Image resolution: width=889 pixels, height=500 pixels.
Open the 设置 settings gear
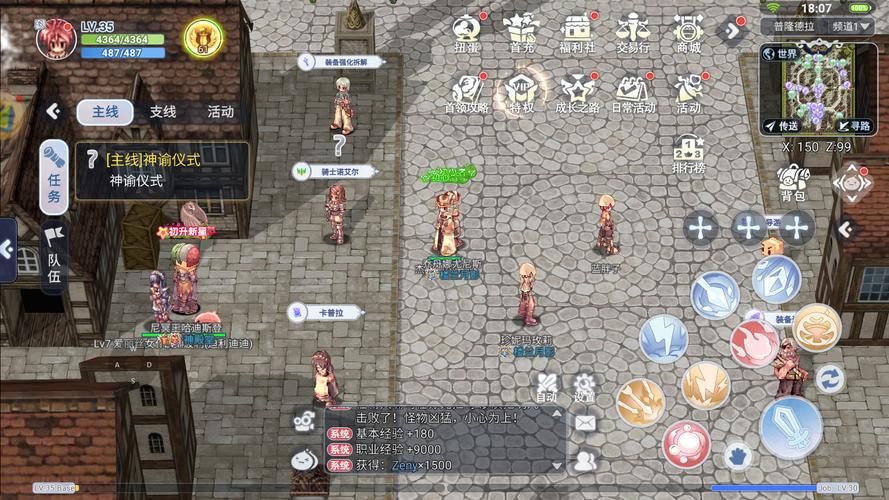(584, 388)
